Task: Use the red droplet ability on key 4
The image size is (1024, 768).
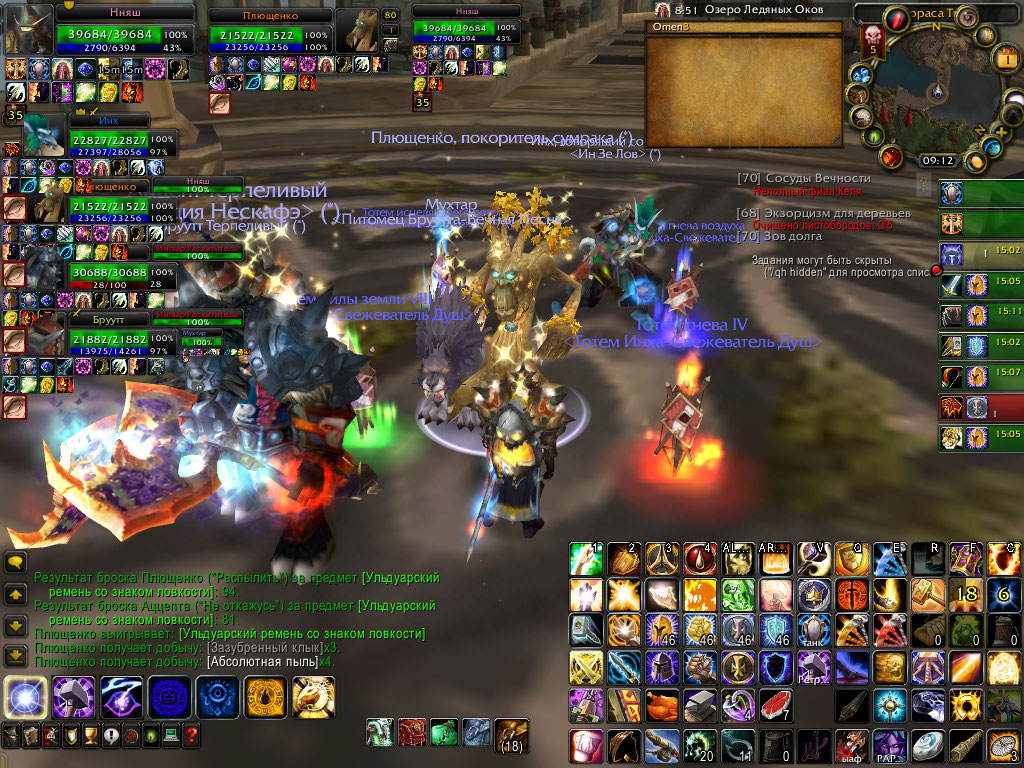Action: [x=700, y=560]
